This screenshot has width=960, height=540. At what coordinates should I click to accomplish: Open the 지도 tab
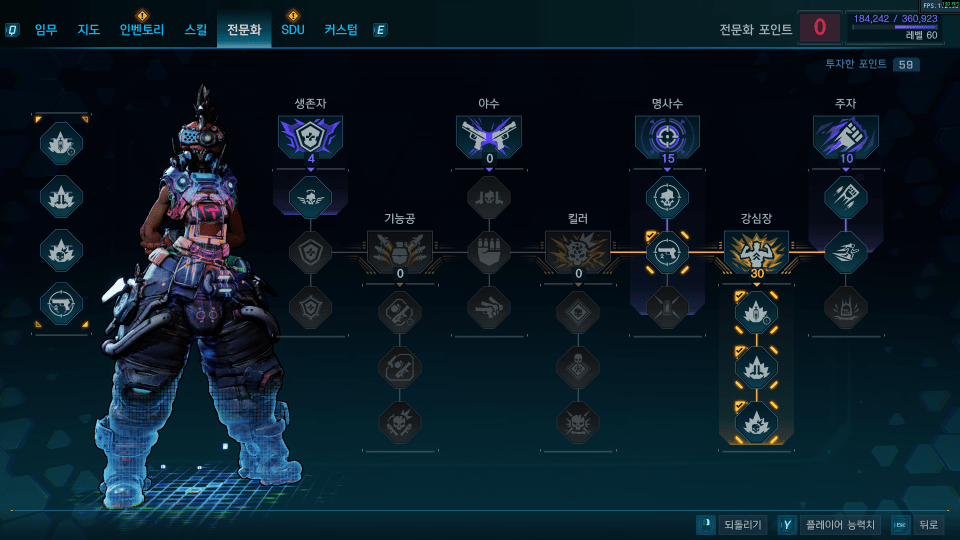point(89,30)
